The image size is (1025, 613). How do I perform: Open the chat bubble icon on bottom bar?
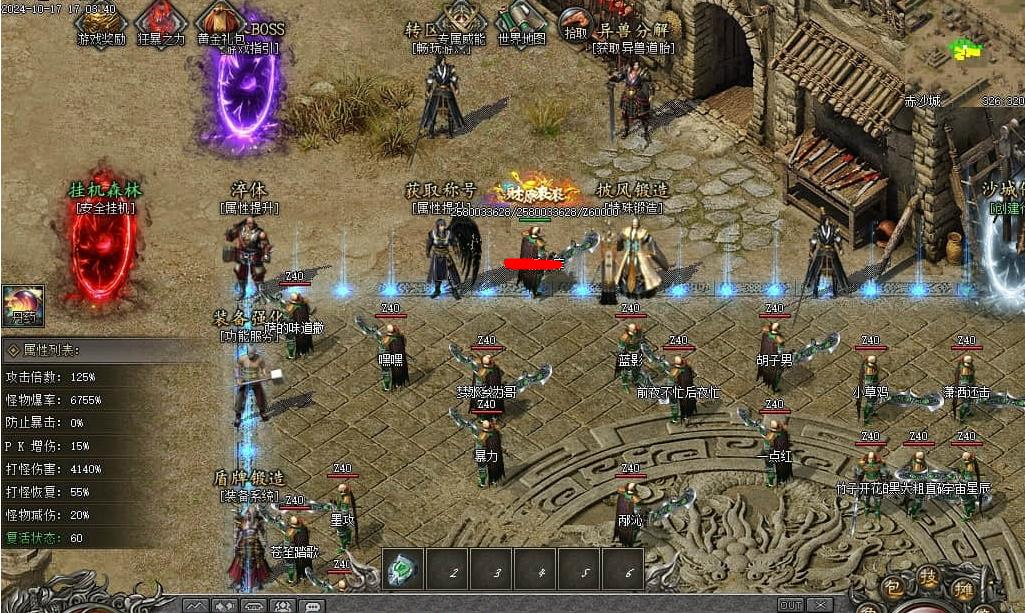312,605
